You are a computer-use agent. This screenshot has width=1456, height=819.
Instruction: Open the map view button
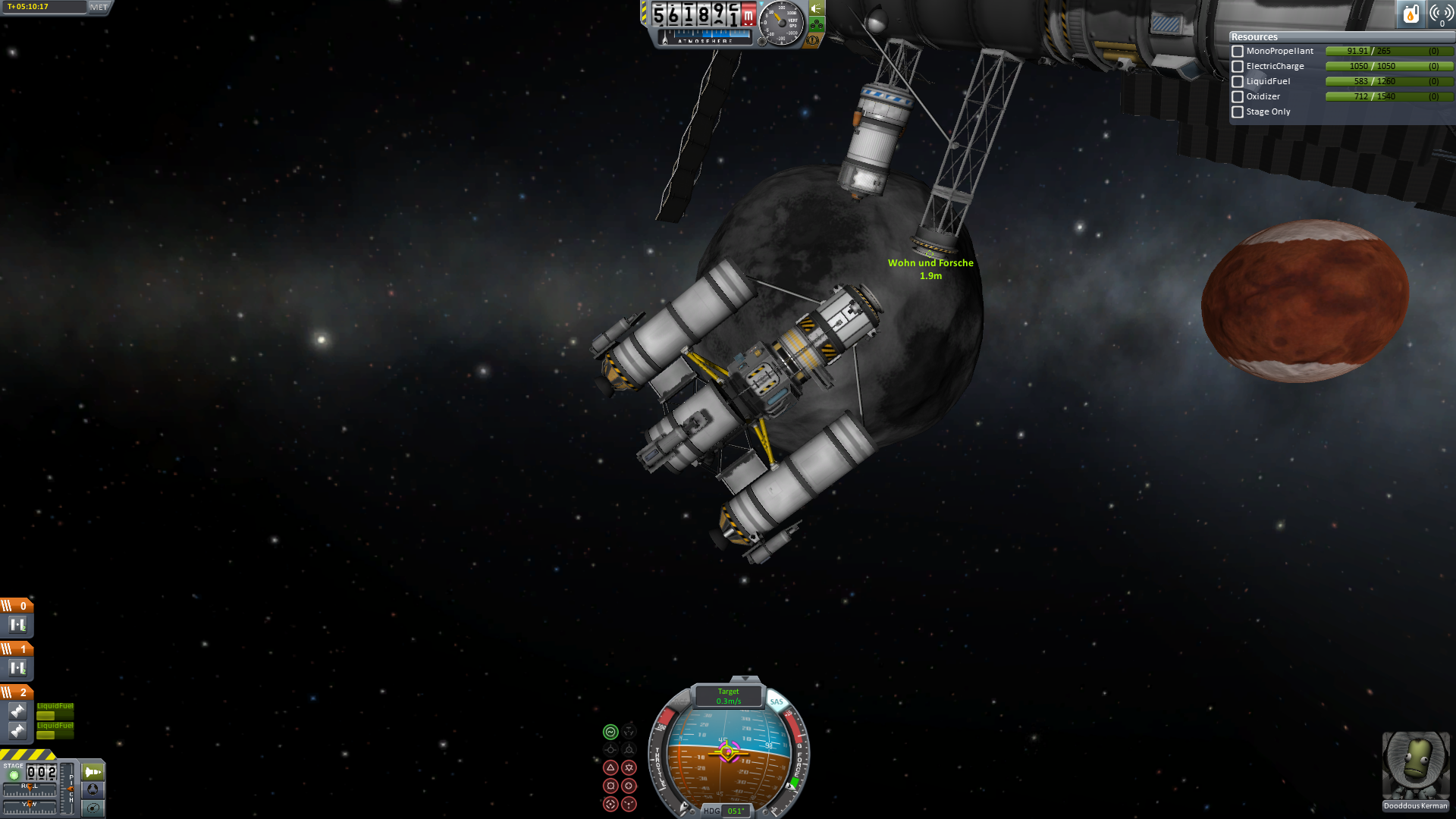93,808
